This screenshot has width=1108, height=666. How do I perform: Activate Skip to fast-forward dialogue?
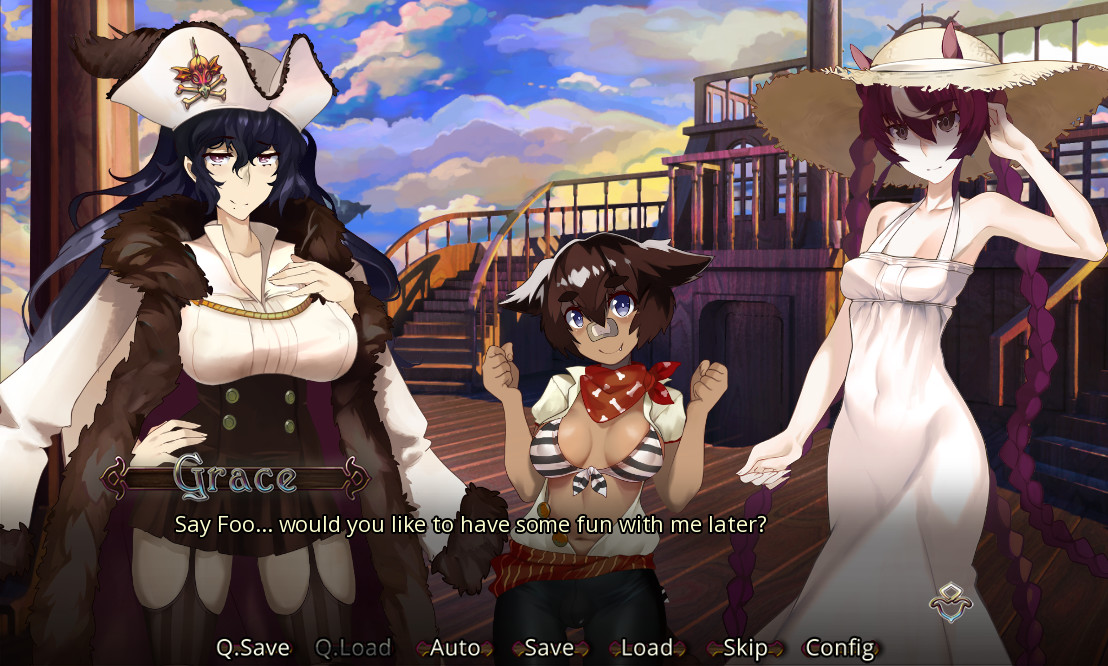745,648
